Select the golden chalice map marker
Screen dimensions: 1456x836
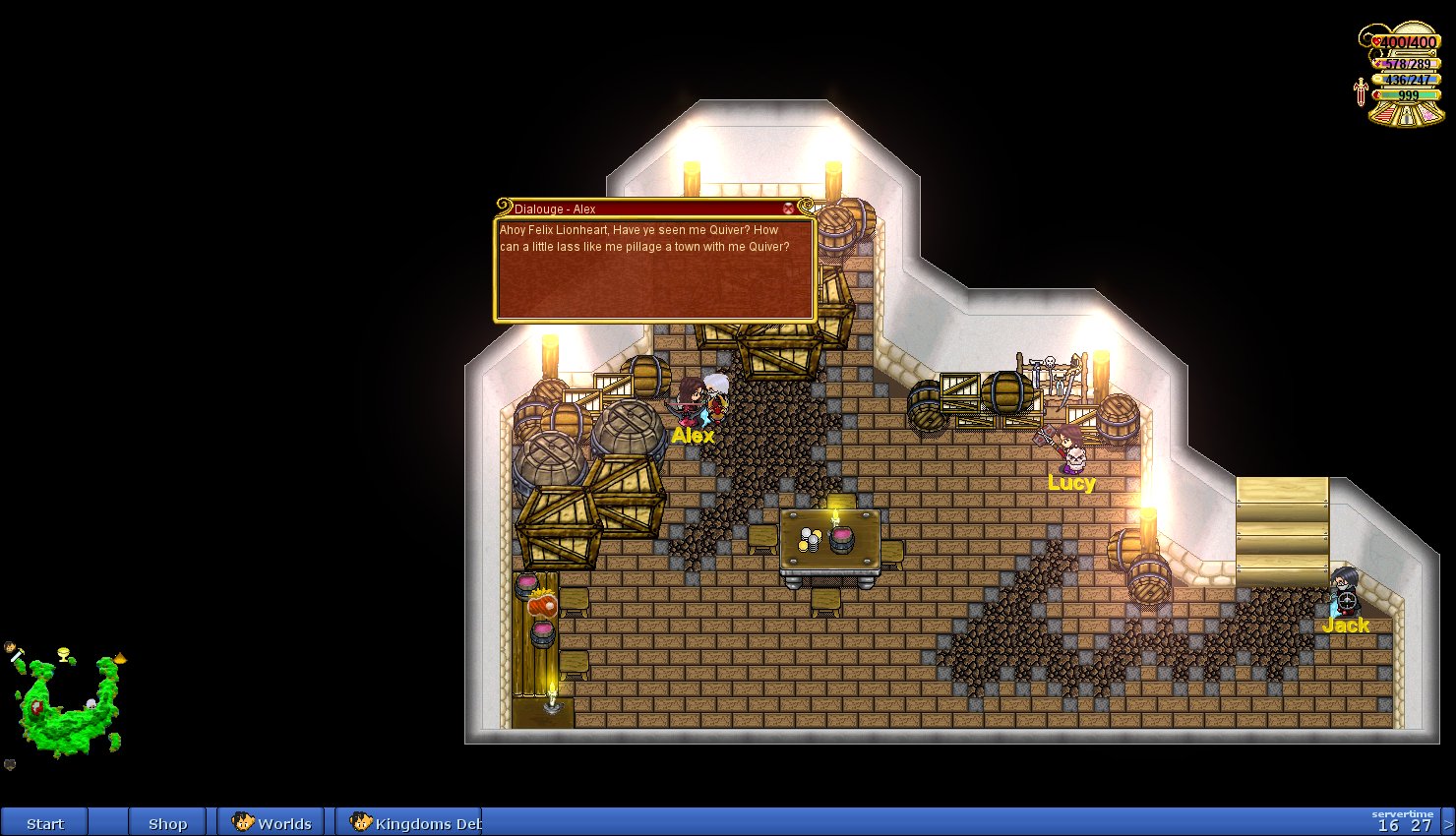click(x=65, y=653)
